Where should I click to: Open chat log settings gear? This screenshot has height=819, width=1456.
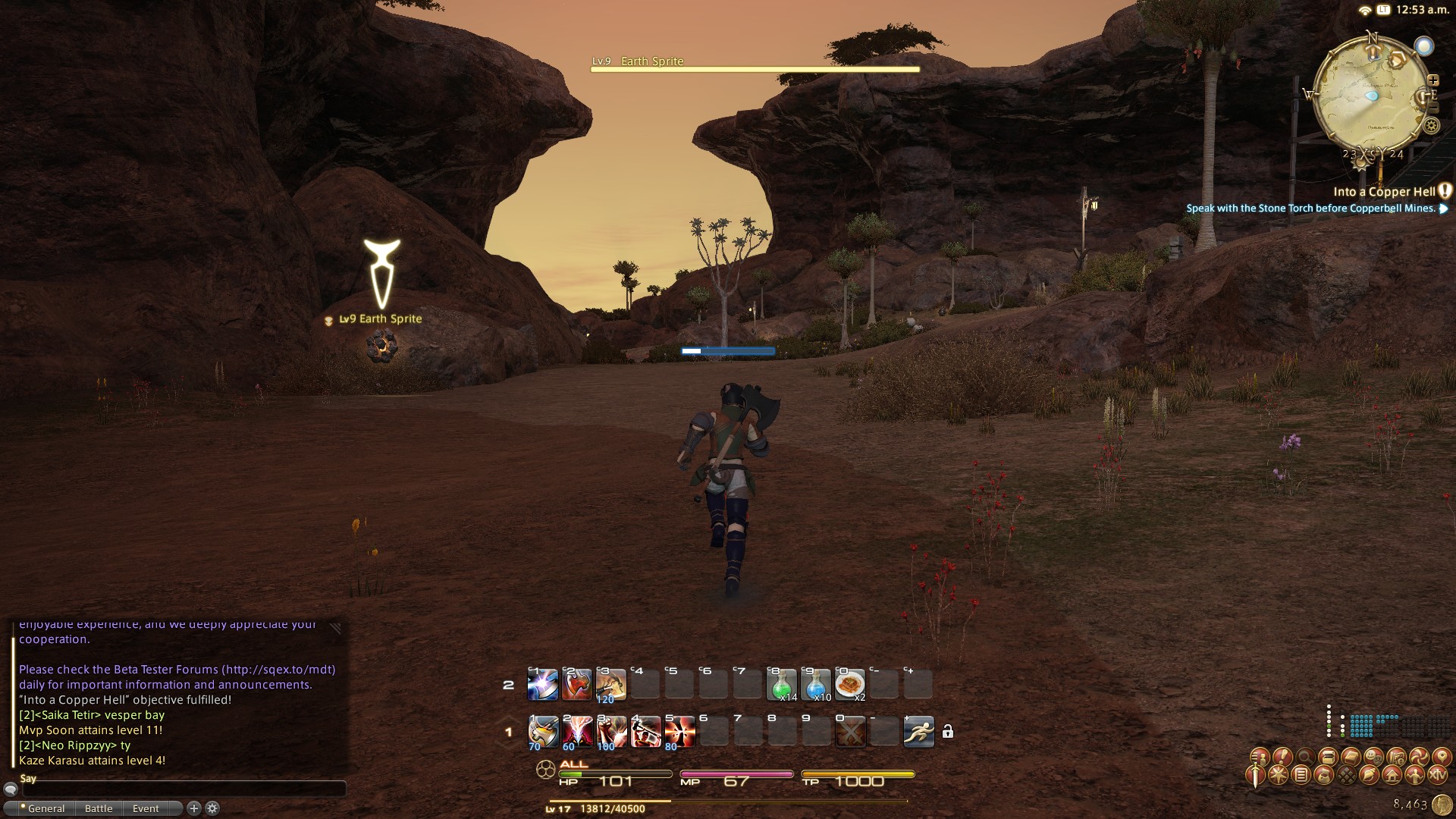[x=213, y=808]
